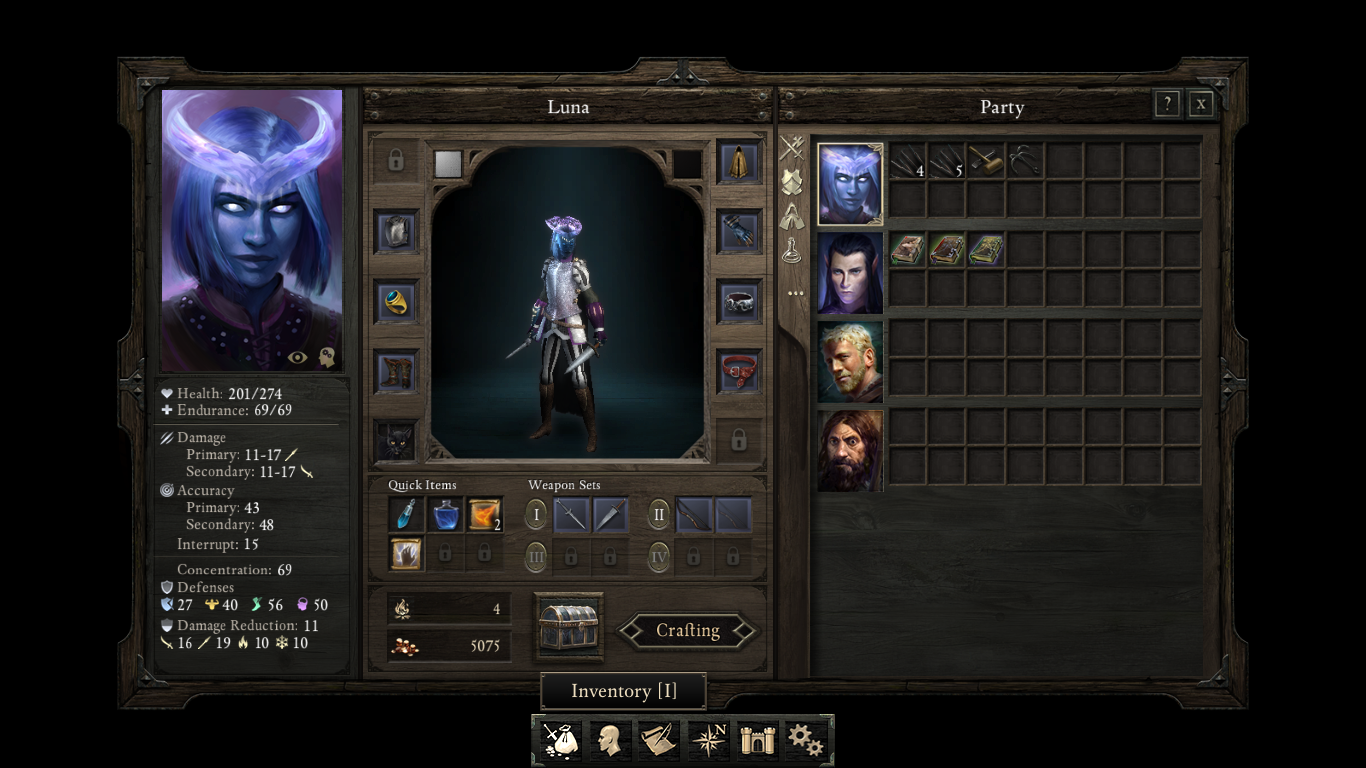
Task: Open the stash chest
Action: (x=569, y=627)
